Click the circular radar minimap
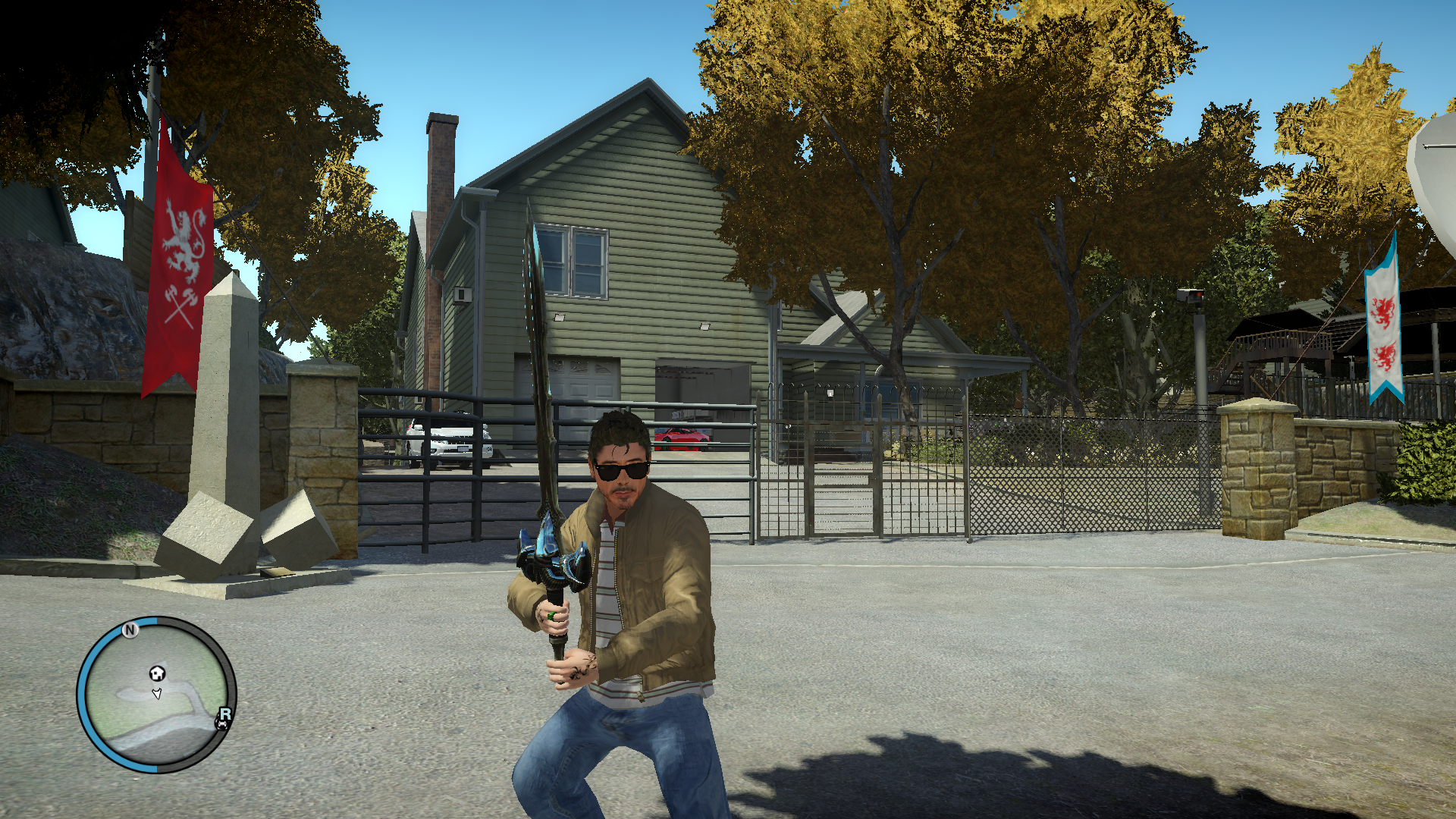 [x=156, y=695]
